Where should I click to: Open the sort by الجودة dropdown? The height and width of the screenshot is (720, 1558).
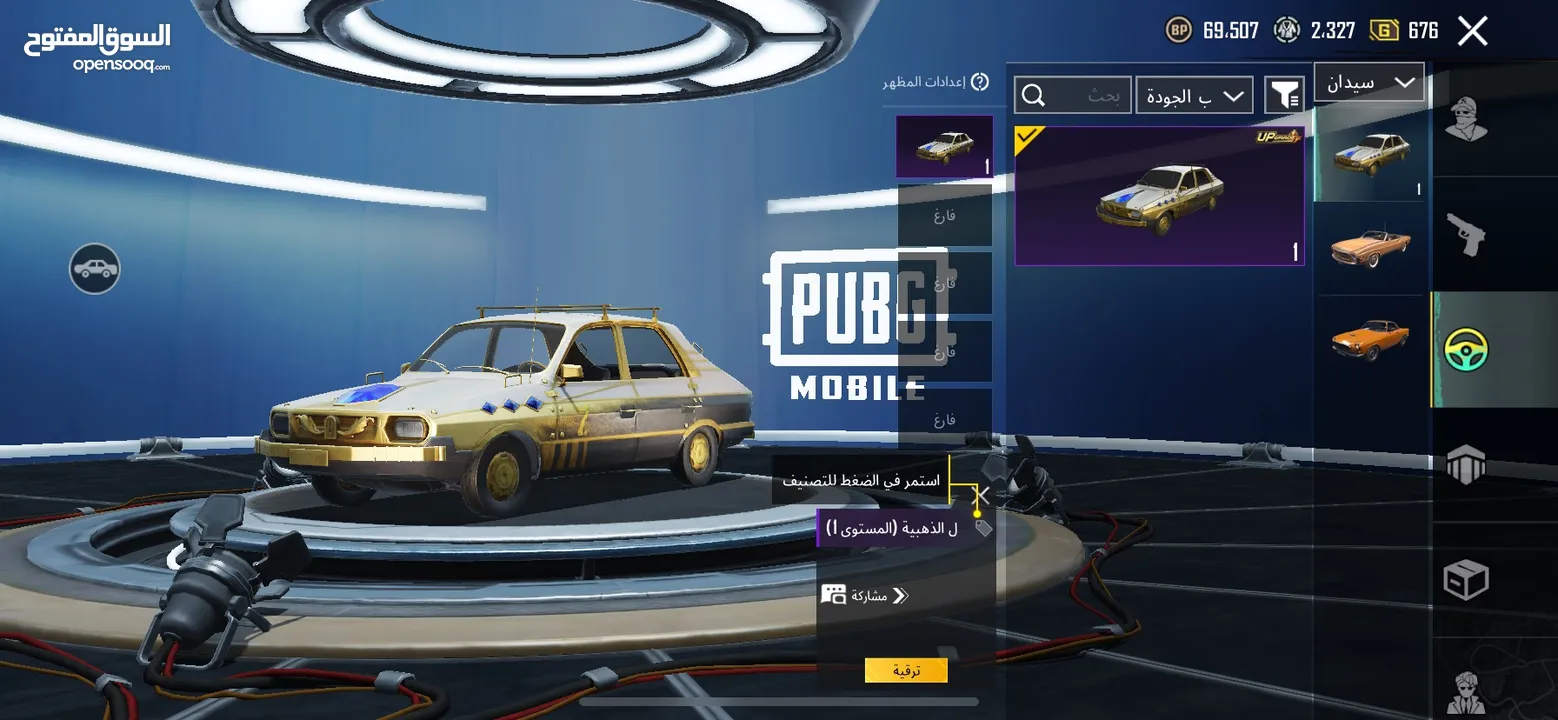coord(1194,96)
